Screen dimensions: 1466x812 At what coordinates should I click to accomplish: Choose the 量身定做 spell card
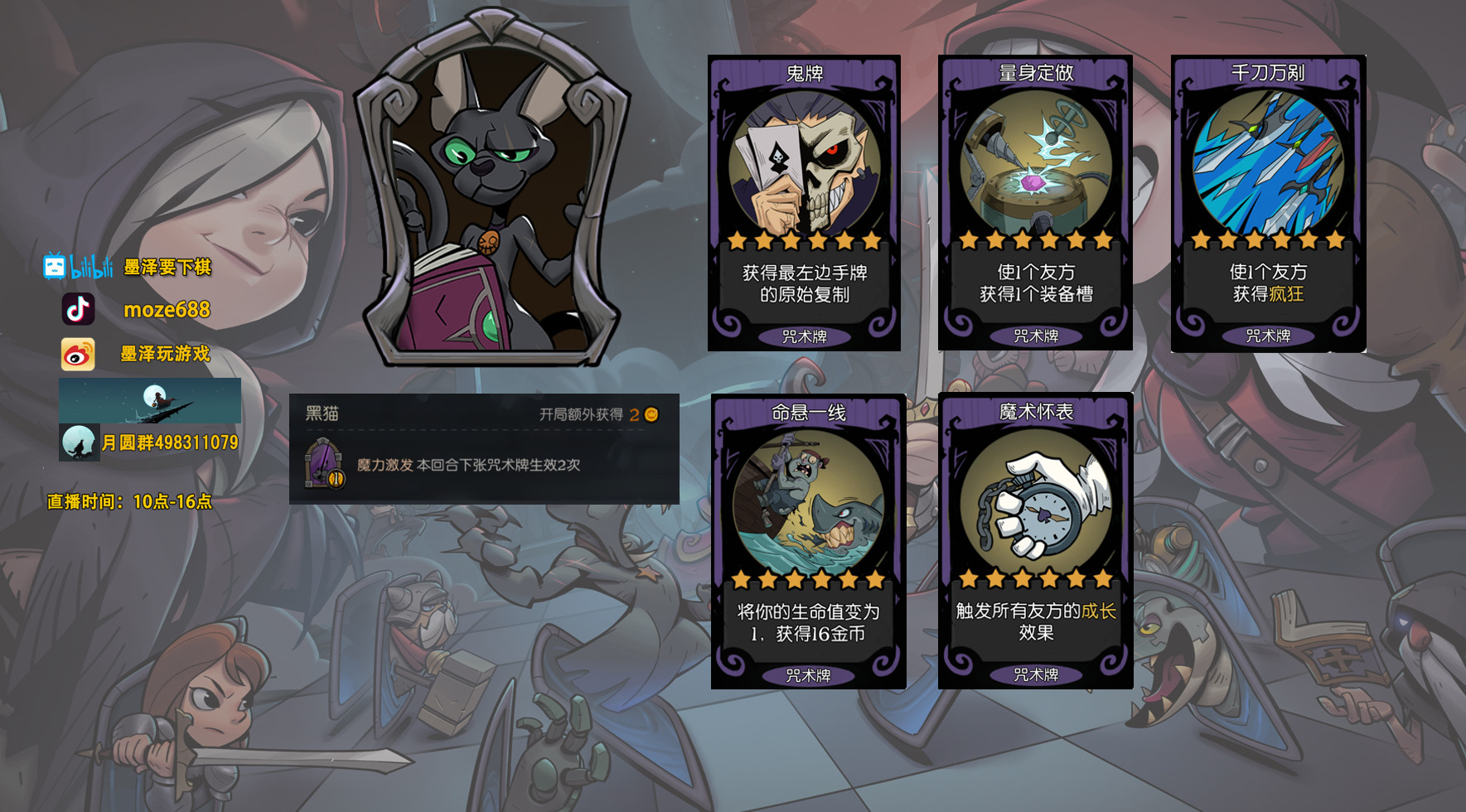[1035, 203]
